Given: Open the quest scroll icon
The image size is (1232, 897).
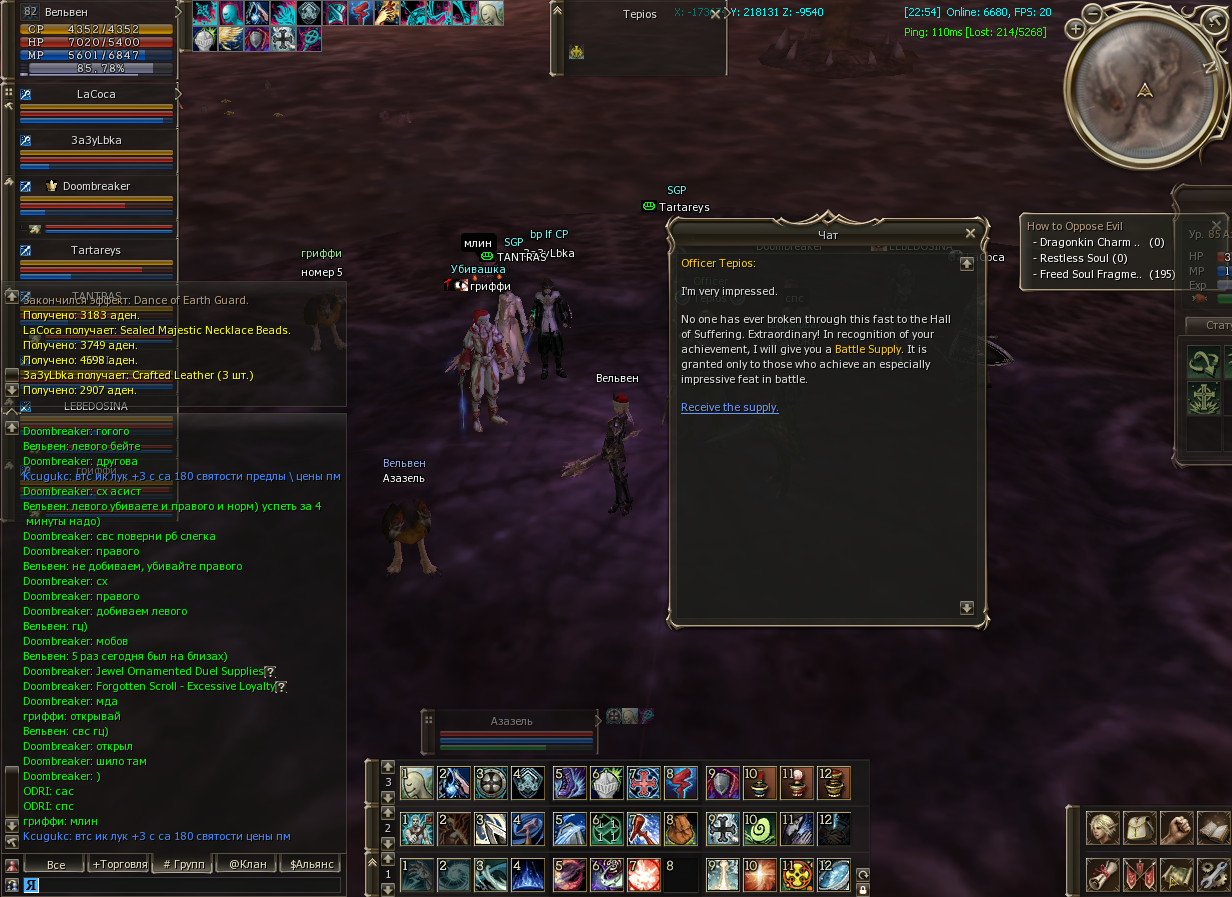Looking at the screenshot, I should (1103, 873).
